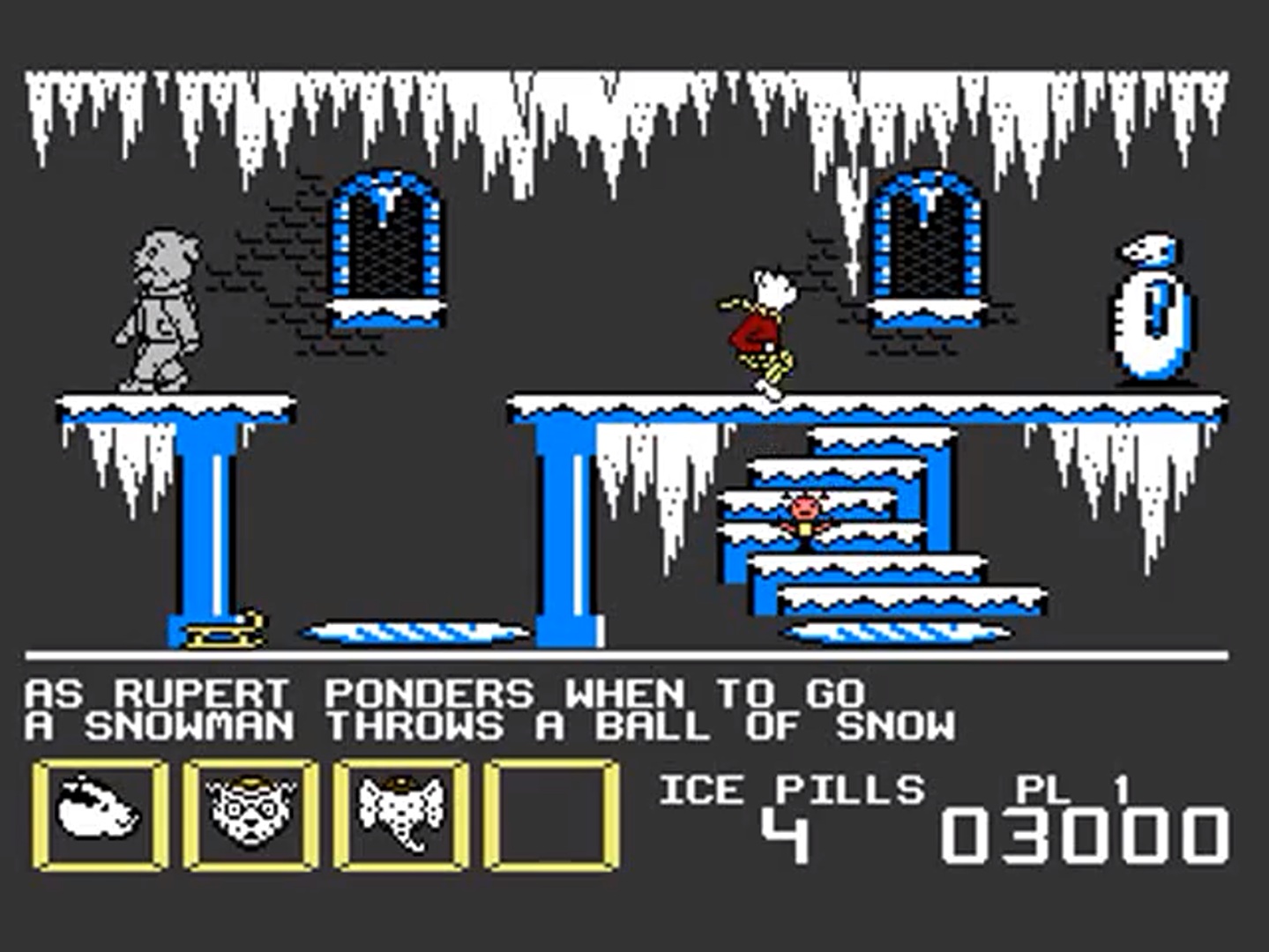
Task: Click the red bug enemy on the ice steps
Action: pos(804,516)
